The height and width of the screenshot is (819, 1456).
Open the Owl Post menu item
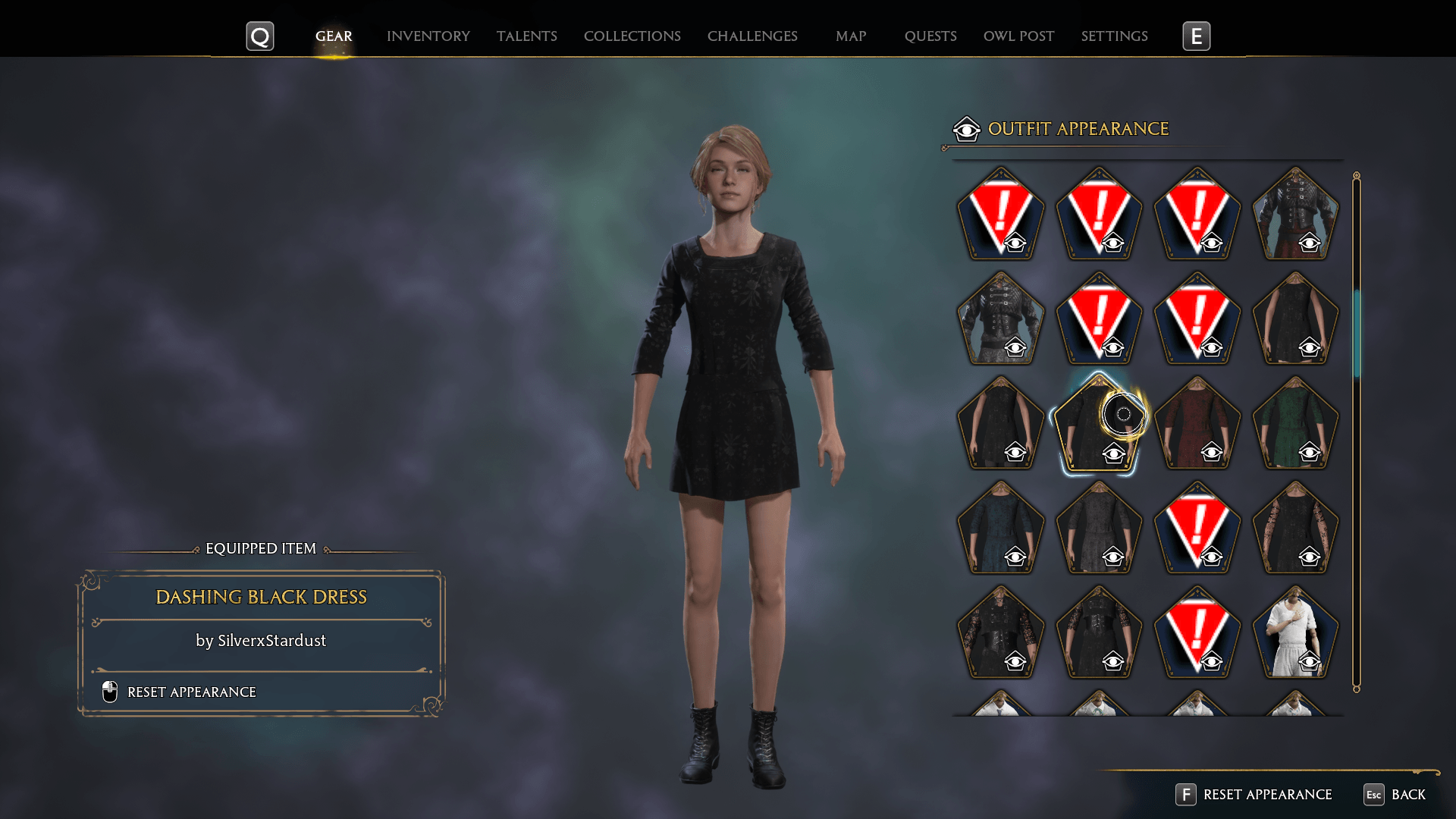click(x=1018, y=36)
